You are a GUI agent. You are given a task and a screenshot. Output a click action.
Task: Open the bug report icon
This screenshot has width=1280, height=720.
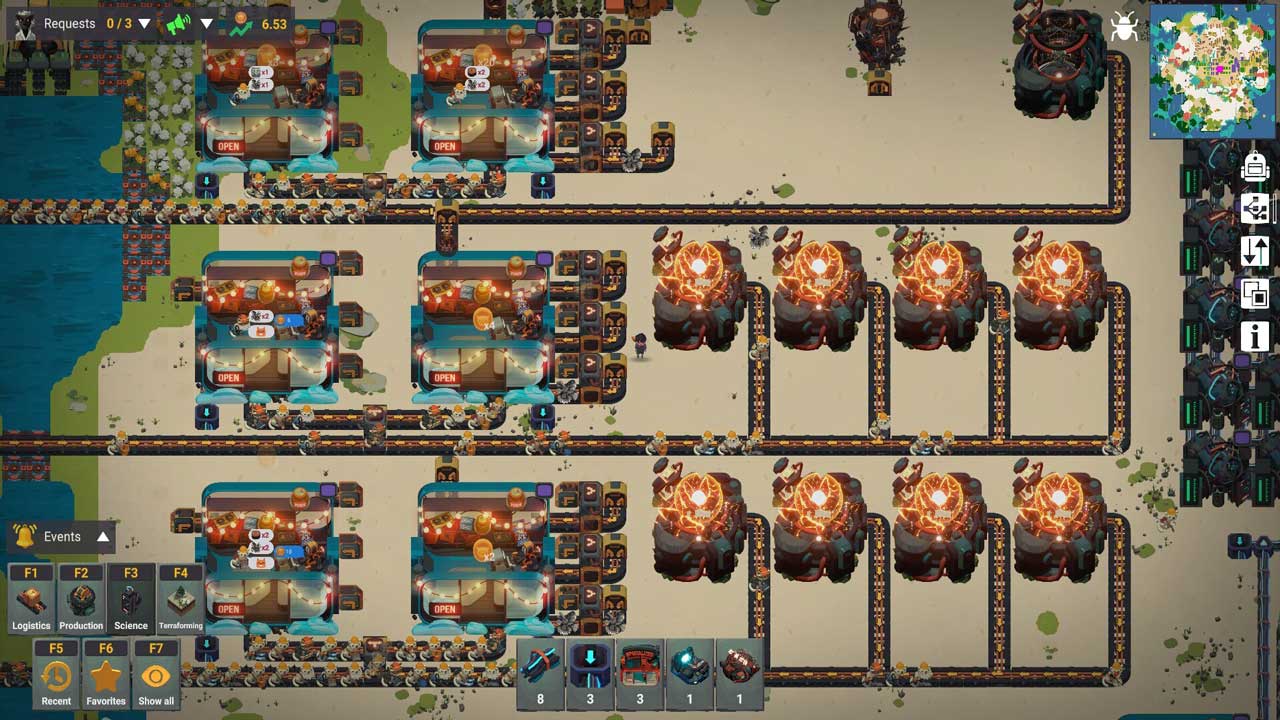[x=1125, y=27]
